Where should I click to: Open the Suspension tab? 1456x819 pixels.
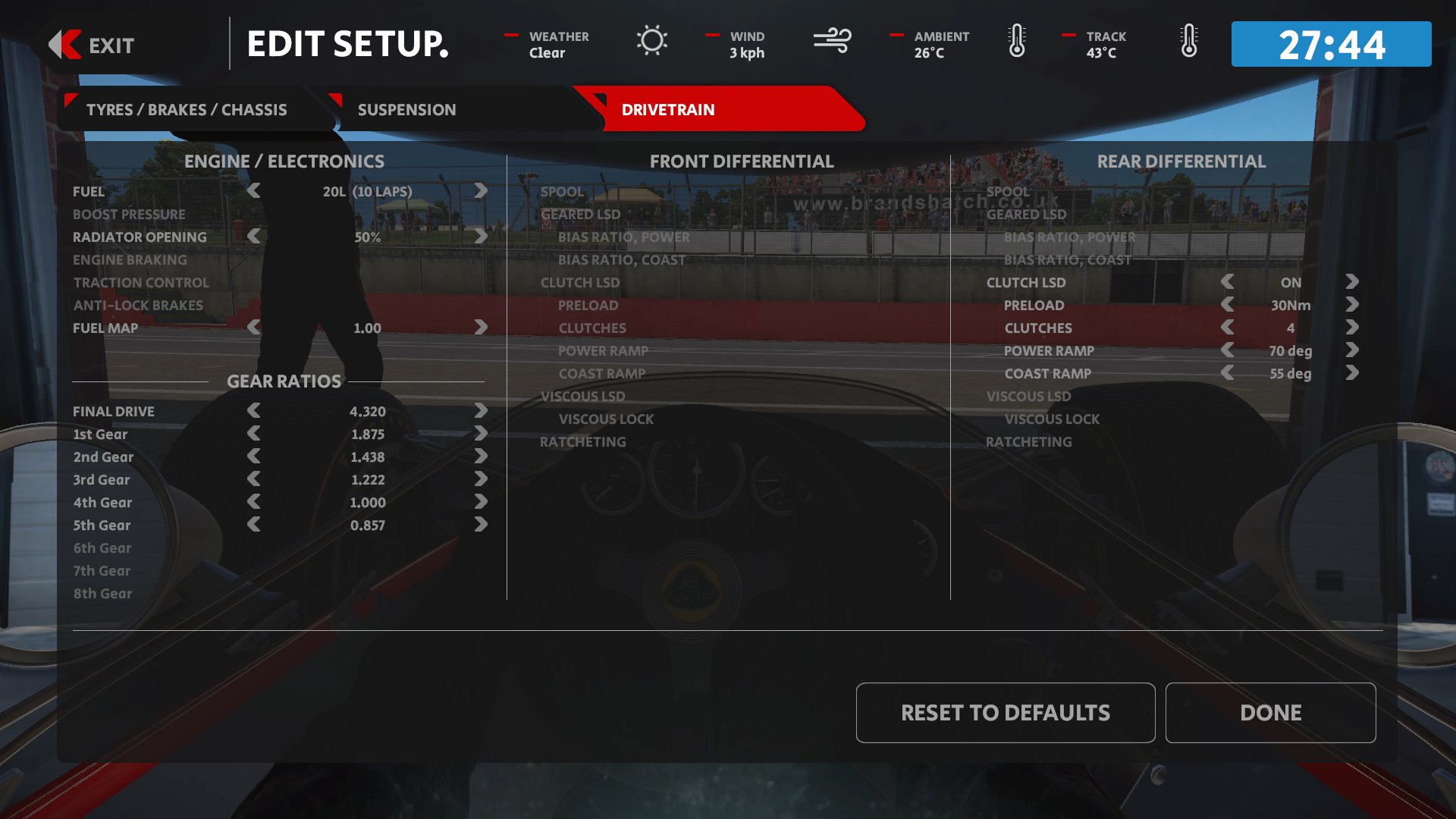click(406, 110)
